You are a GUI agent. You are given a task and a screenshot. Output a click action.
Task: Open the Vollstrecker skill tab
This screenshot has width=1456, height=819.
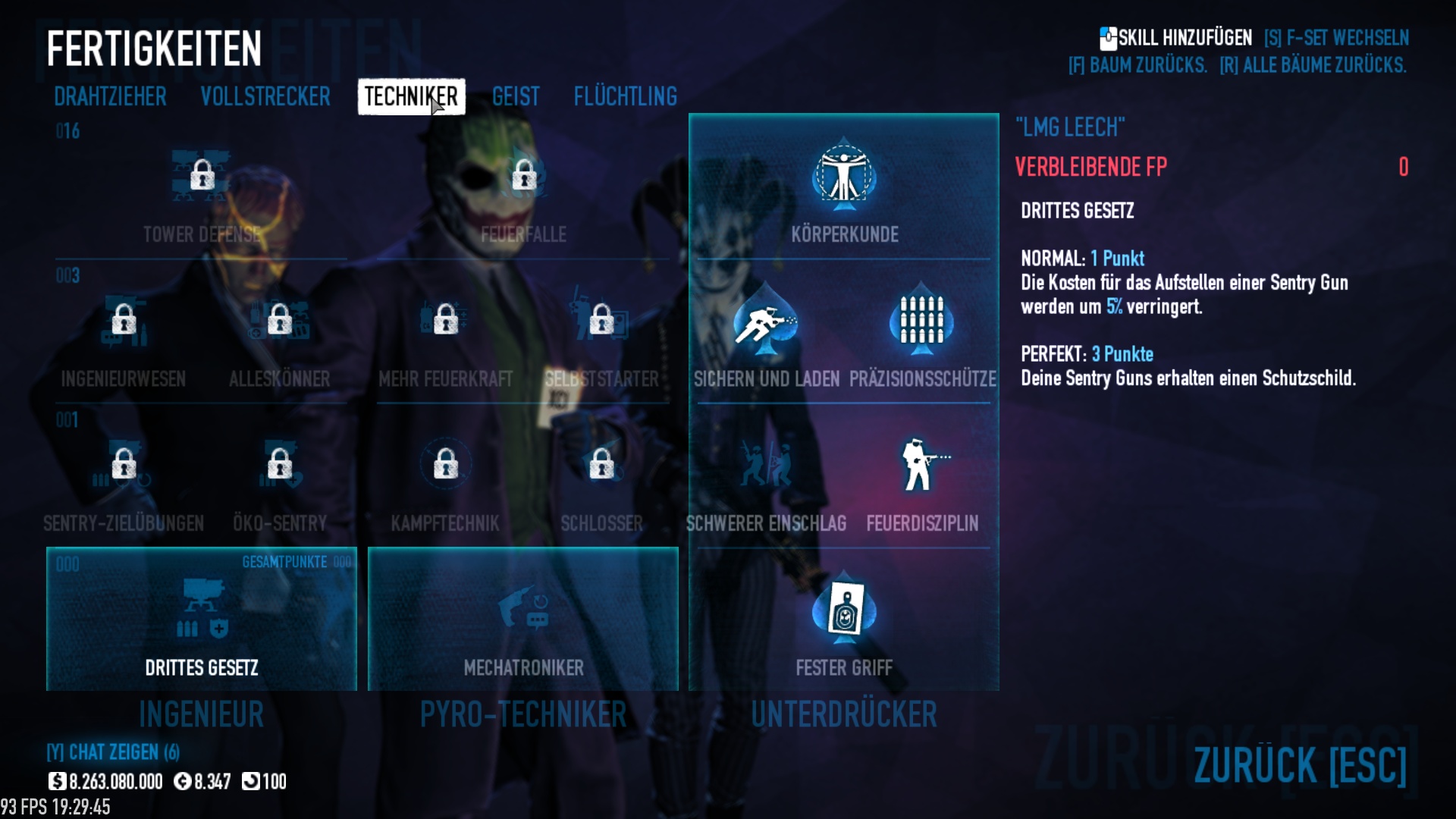pyautogui.click(x=265, y=96)
